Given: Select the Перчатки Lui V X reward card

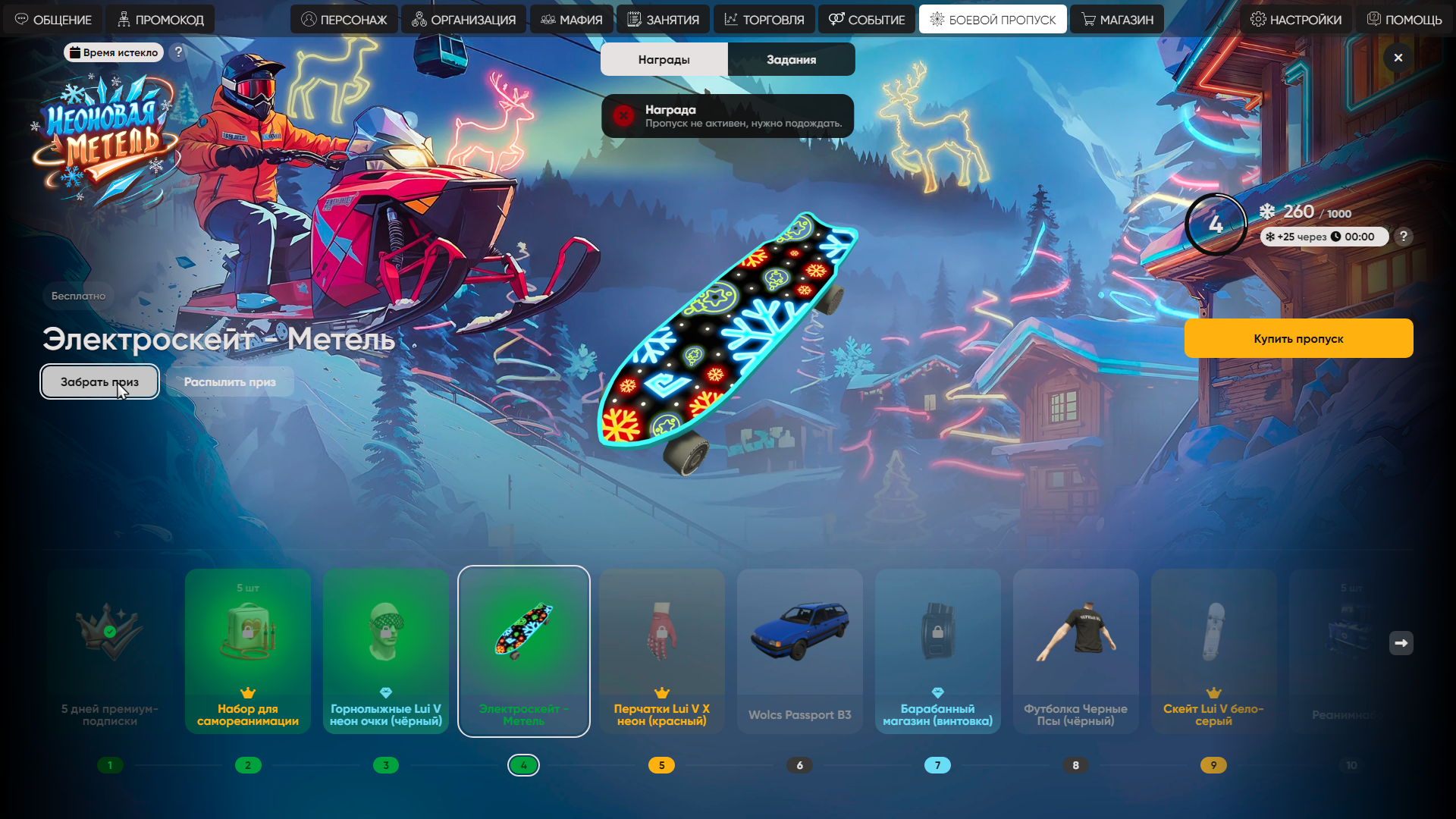Looking at the screenshot, I should point(661,651).
